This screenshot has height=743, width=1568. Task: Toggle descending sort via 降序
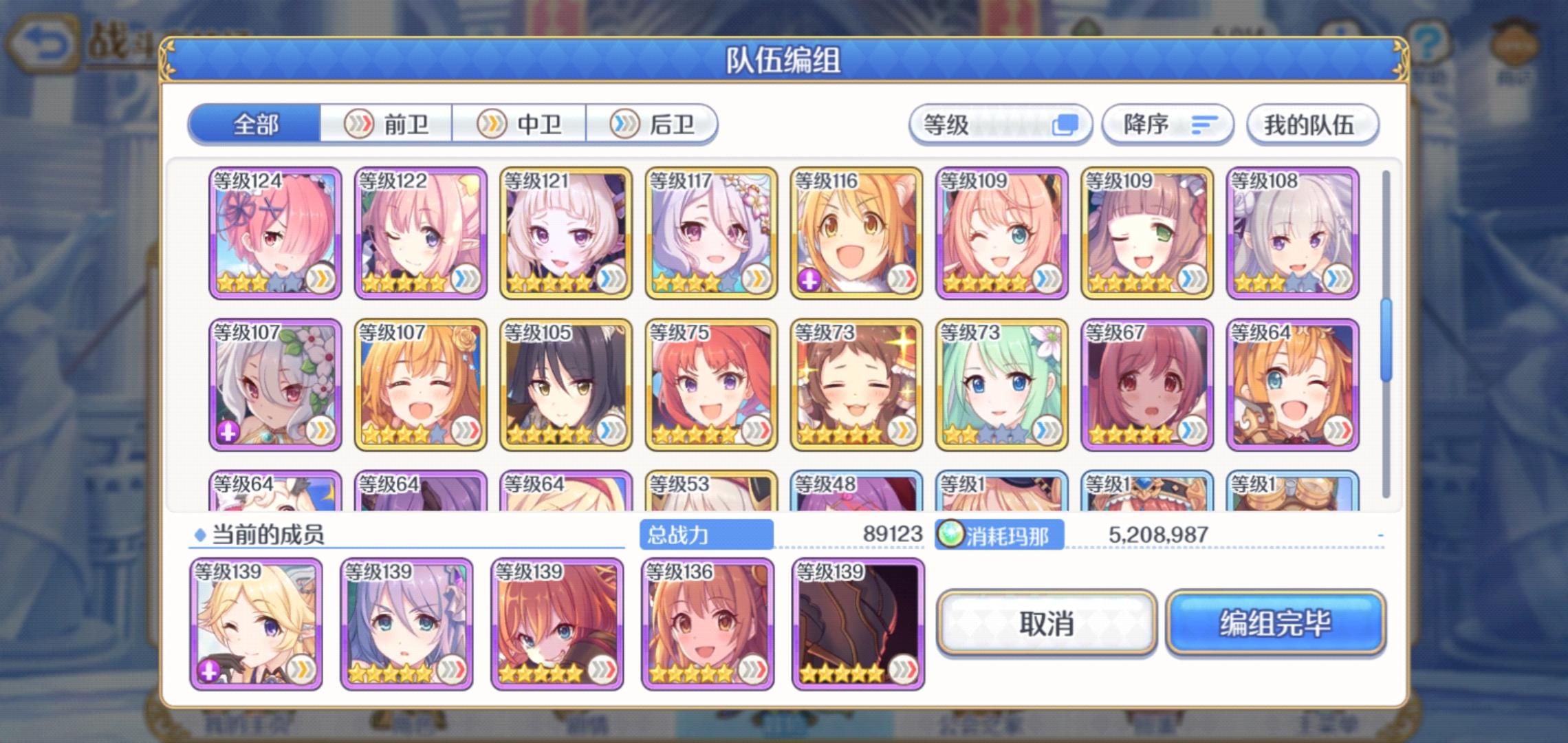[1167, 125]
